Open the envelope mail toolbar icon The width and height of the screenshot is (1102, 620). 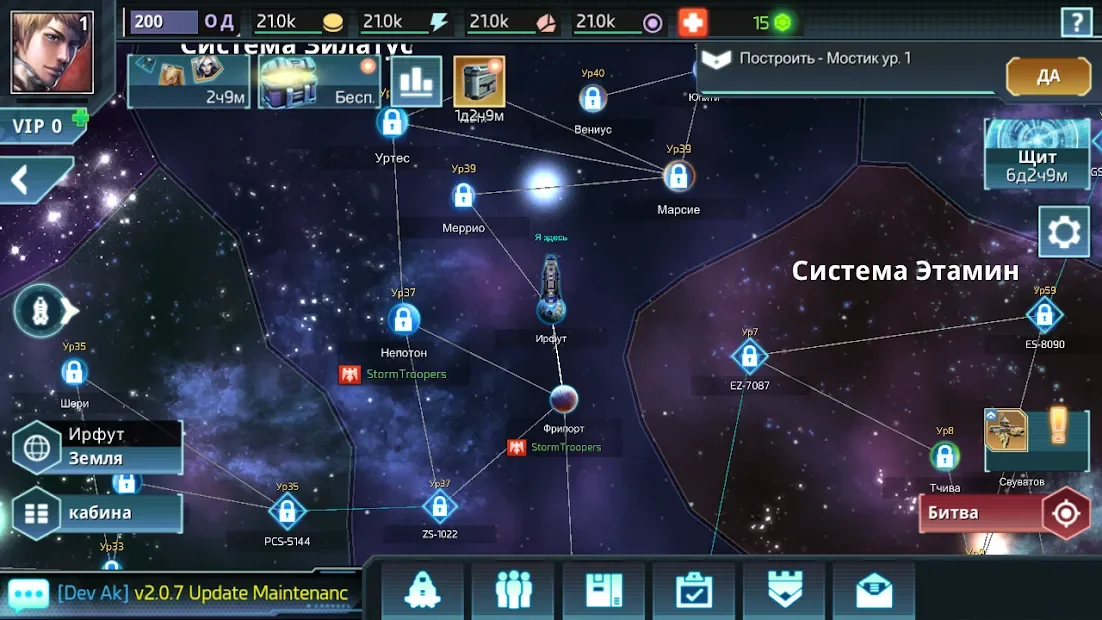tap(874, 591)
